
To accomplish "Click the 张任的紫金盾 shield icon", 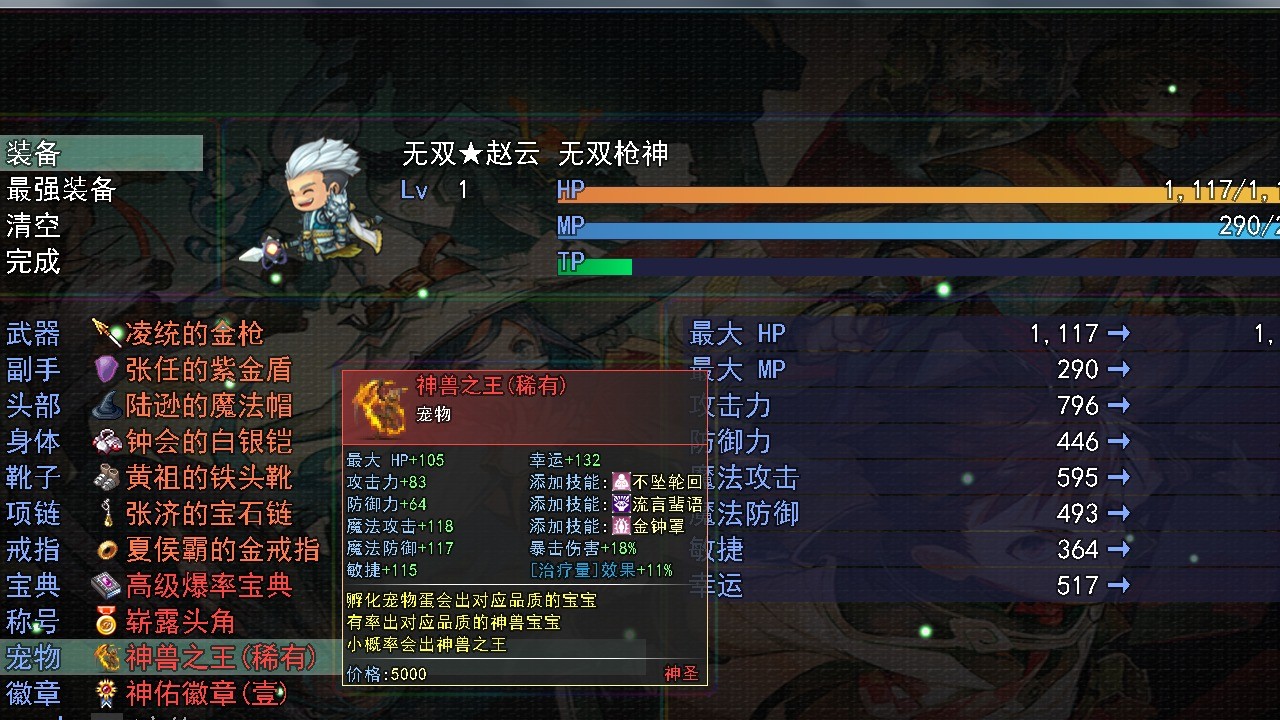I will coord(108,369).
